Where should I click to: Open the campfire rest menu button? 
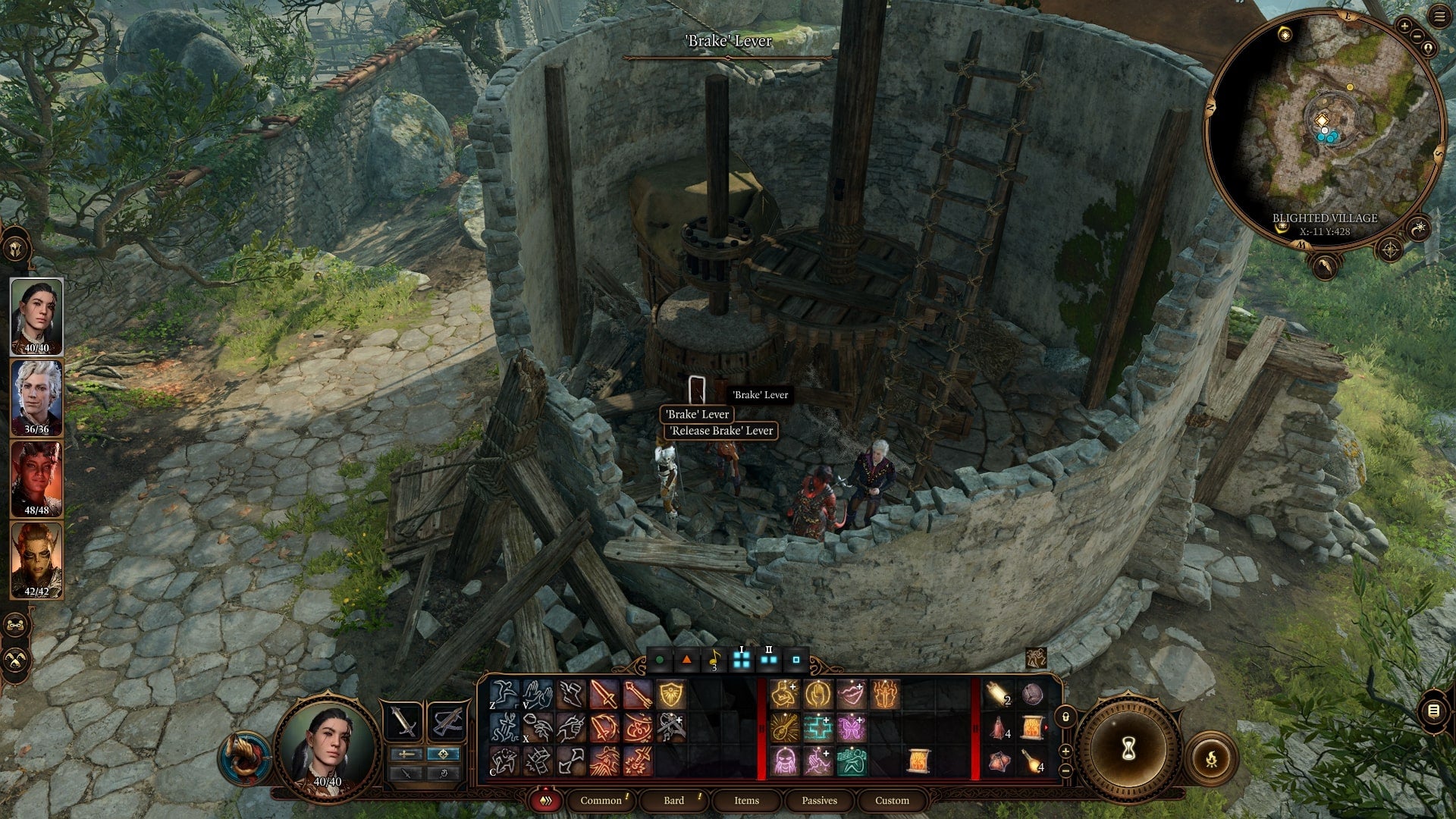[1211, 758]
